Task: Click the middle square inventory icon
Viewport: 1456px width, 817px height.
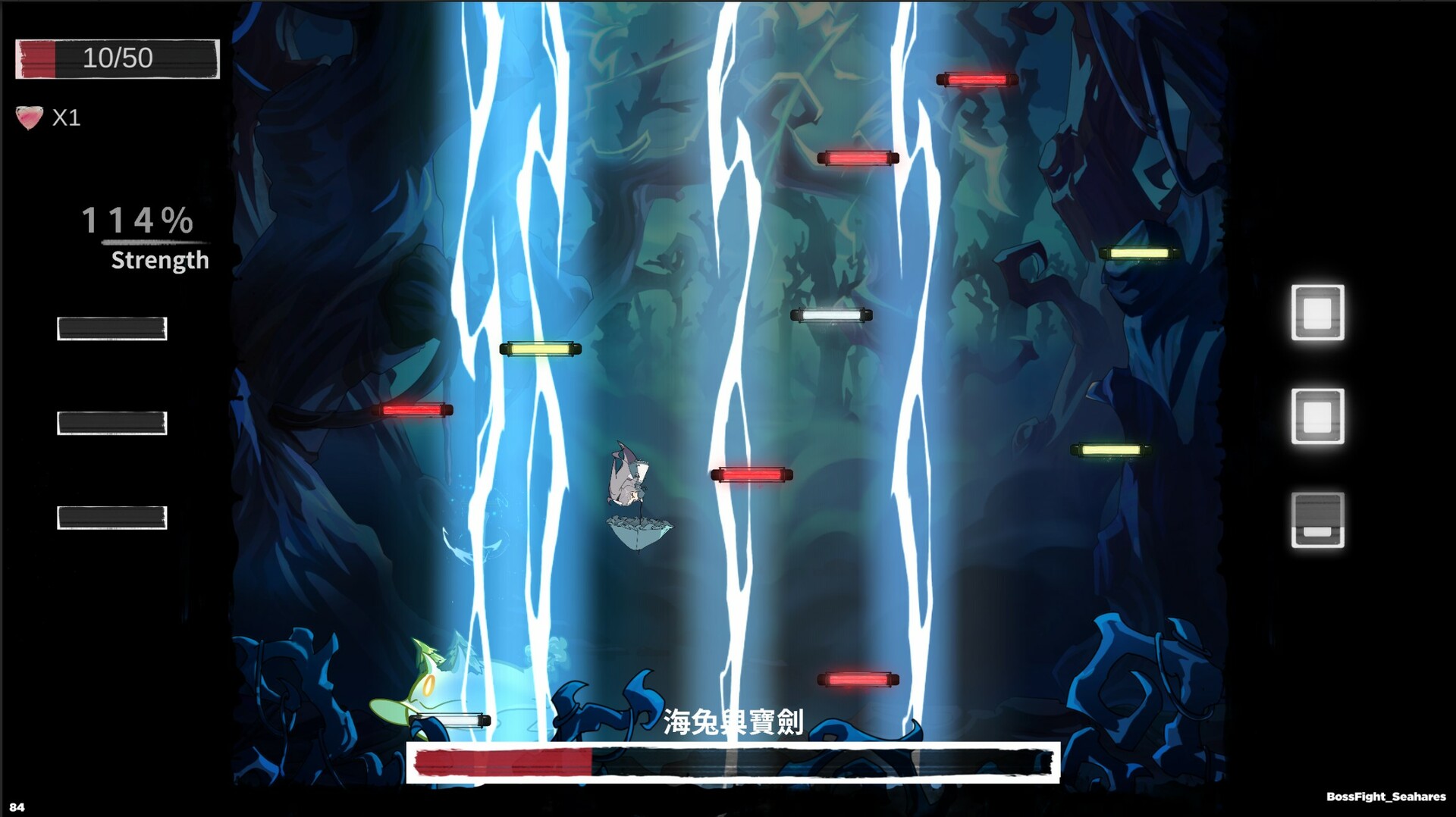Action: click(1318, 417)
